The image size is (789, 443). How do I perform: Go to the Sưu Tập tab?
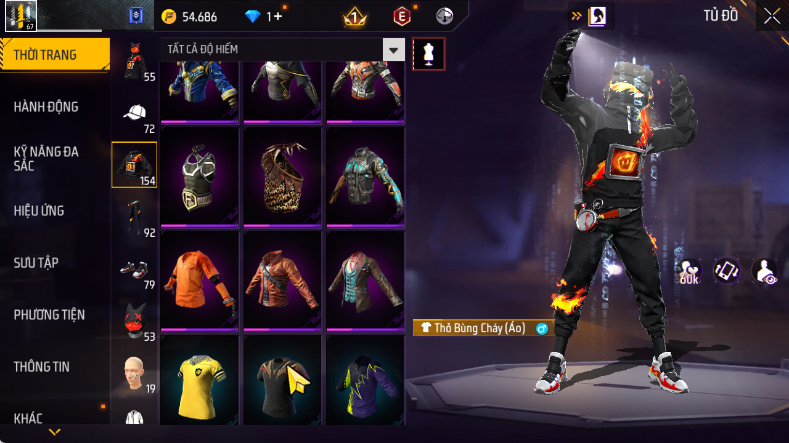tap(36, 262)
